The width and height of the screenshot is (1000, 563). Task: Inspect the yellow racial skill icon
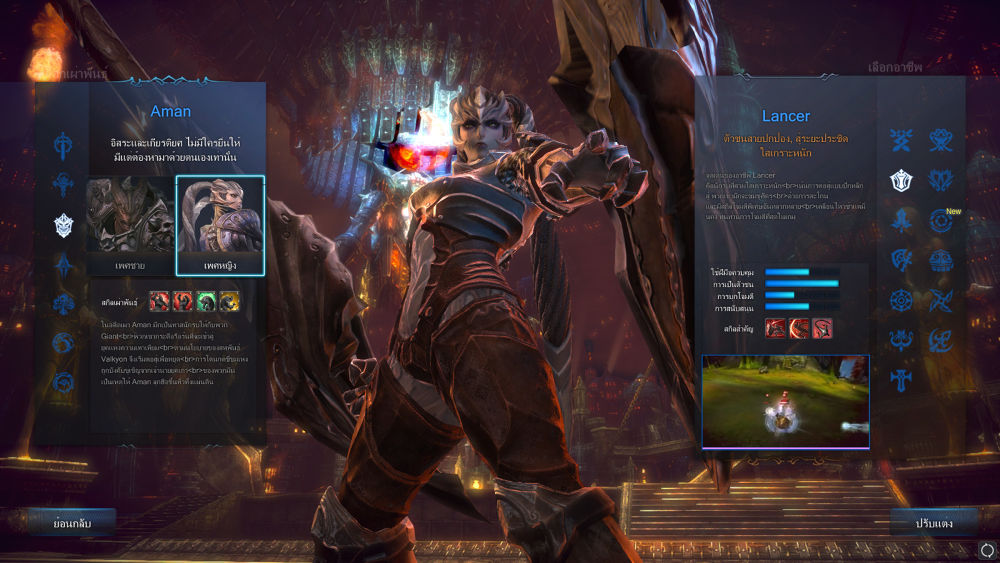pyautogui.click(x=229, y=300)
